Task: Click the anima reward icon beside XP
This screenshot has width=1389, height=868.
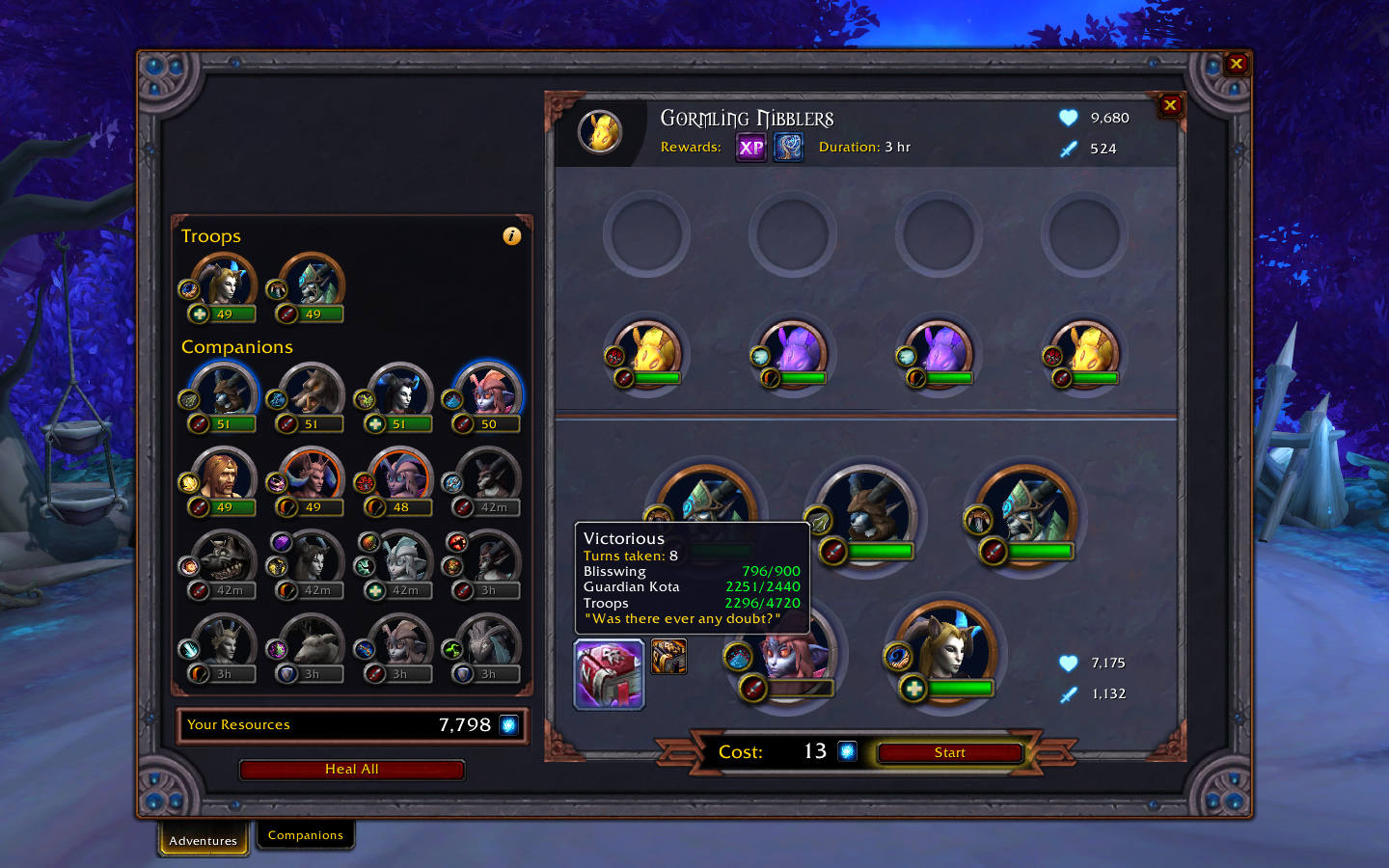Action: [x=788, y=147]
